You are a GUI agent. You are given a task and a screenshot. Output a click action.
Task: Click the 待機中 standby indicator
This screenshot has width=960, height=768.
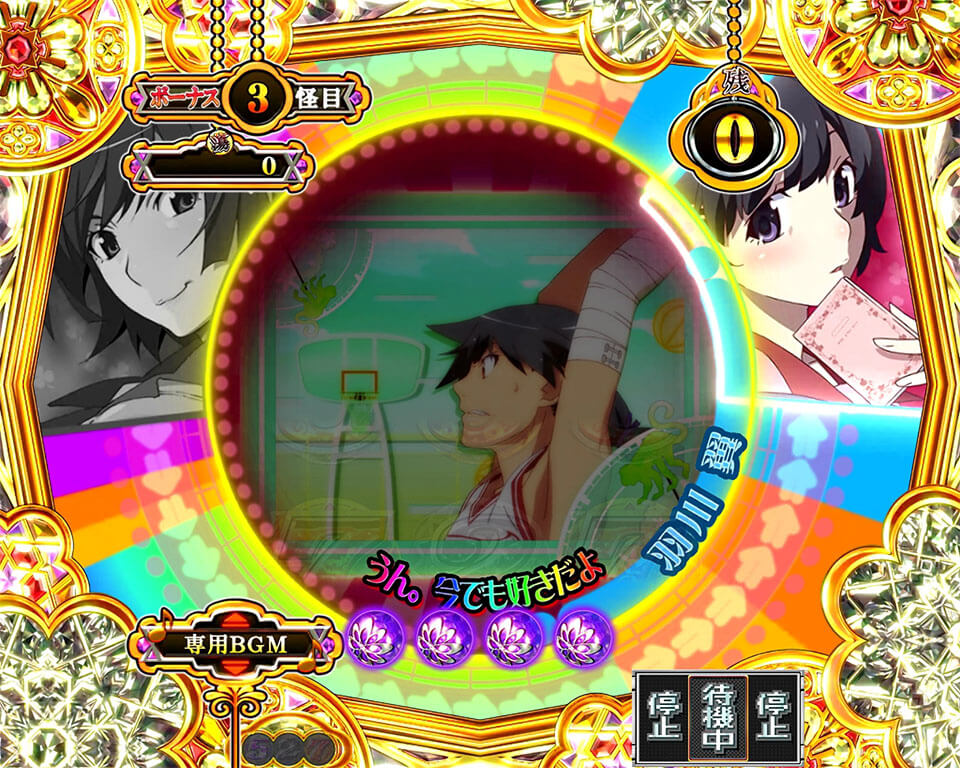[x=717, y=717]
